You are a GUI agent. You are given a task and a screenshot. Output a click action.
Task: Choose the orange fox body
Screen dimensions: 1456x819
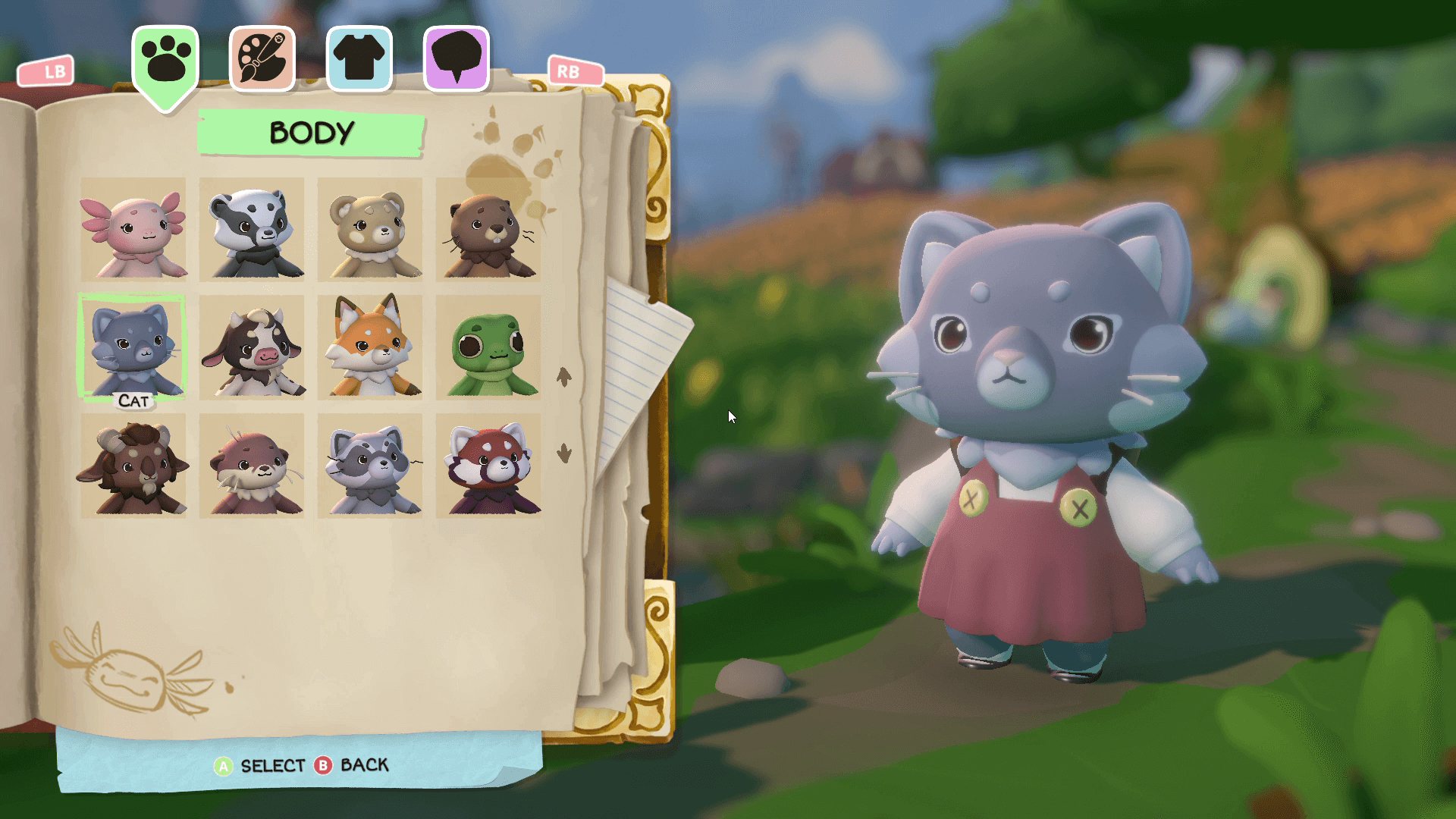coord(370,347)
